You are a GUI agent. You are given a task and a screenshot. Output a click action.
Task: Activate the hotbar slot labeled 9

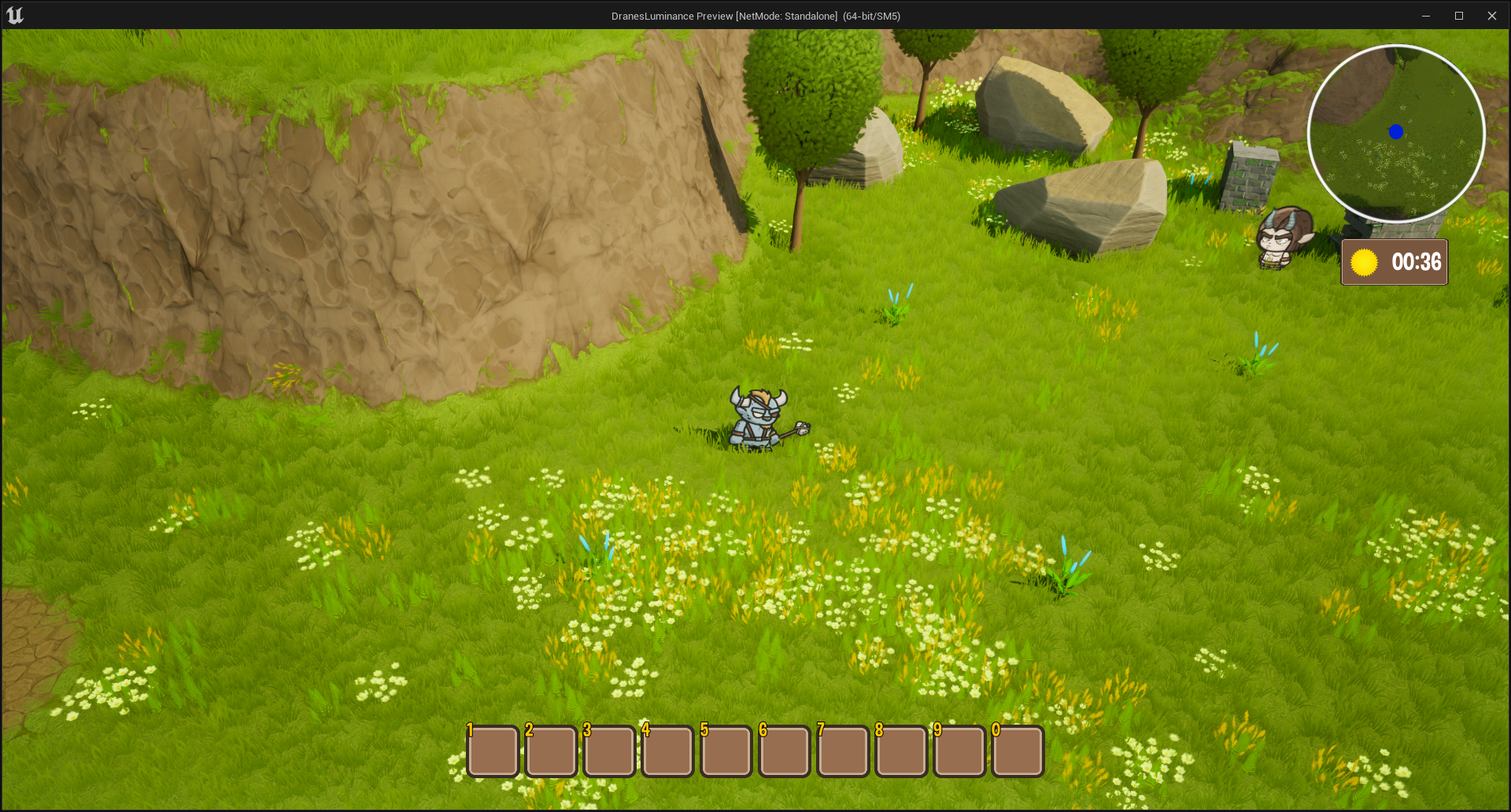[959, 751]
